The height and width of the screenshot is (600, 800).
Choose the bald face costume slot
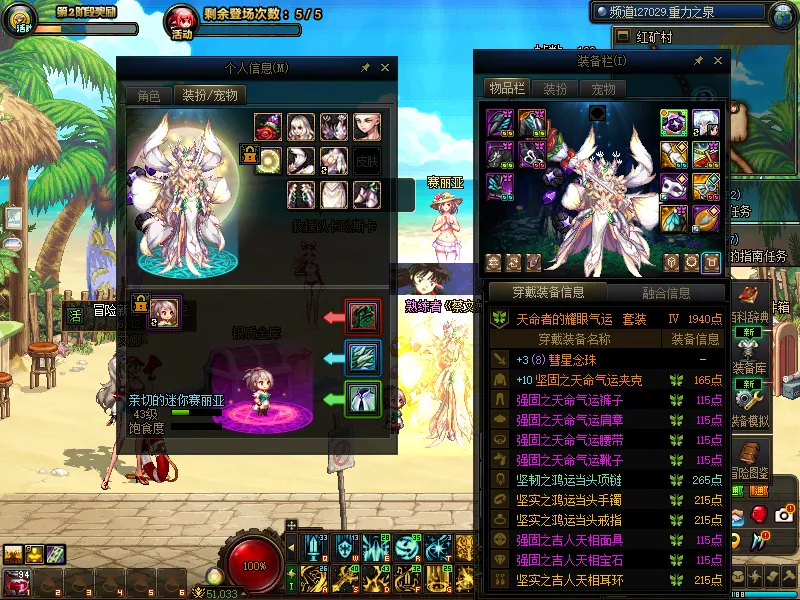click(x=367, y=126)
